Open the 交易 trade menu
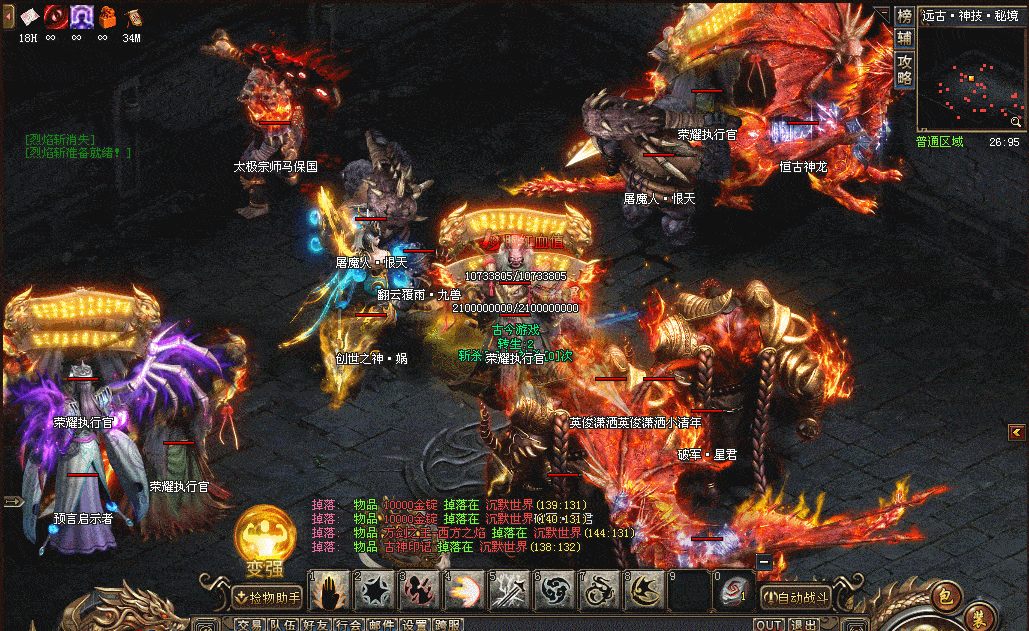 (x=250, y=625)
